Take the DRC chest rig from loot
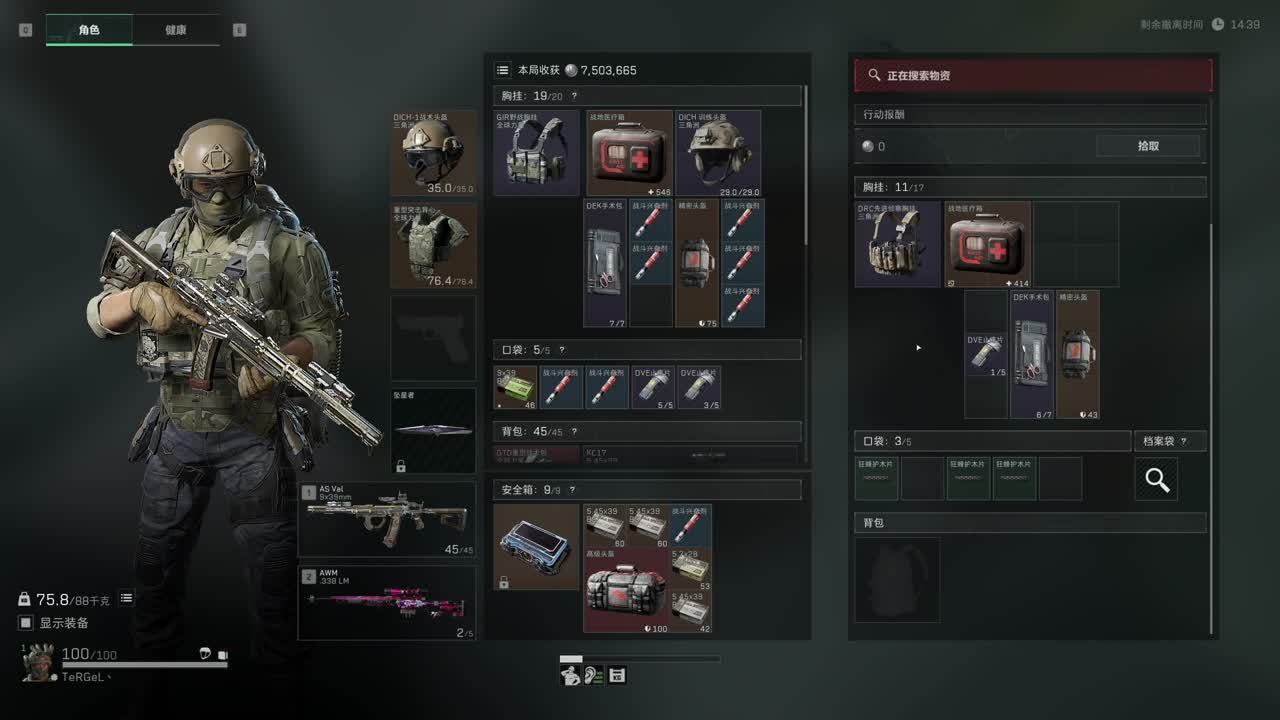This screenshot has width=1280, height=720. [897, 244]
